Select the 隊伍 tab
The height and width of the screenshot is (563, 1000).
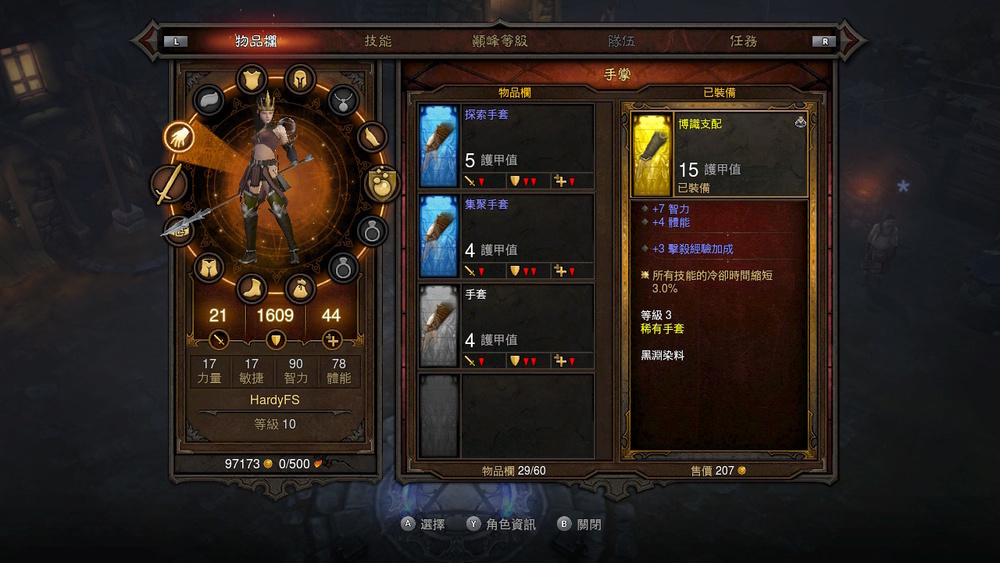tap(621, 41)
